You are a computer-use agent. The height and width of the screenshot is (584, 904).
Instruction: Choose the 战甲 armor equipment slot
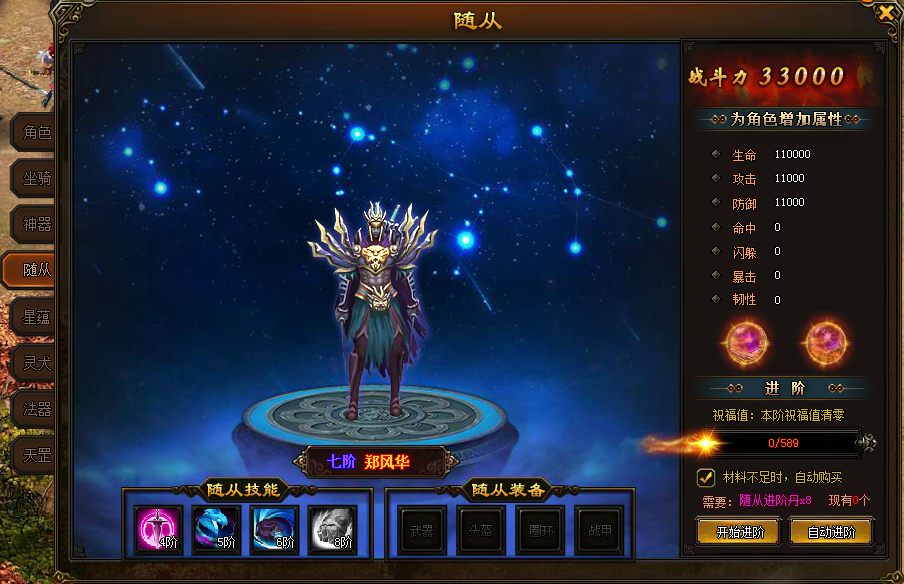point(600,531)
